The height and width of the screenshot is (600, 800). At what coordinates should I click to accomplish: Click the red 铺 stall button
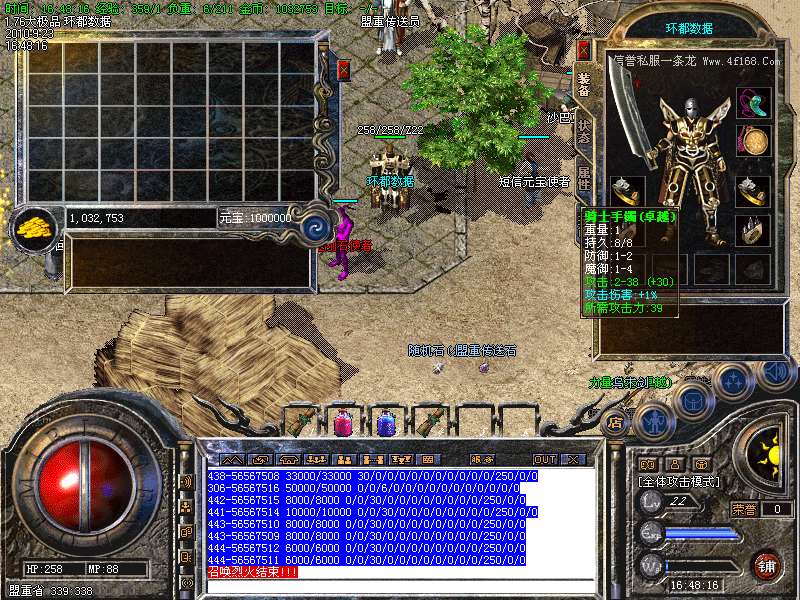pos(768,565)
